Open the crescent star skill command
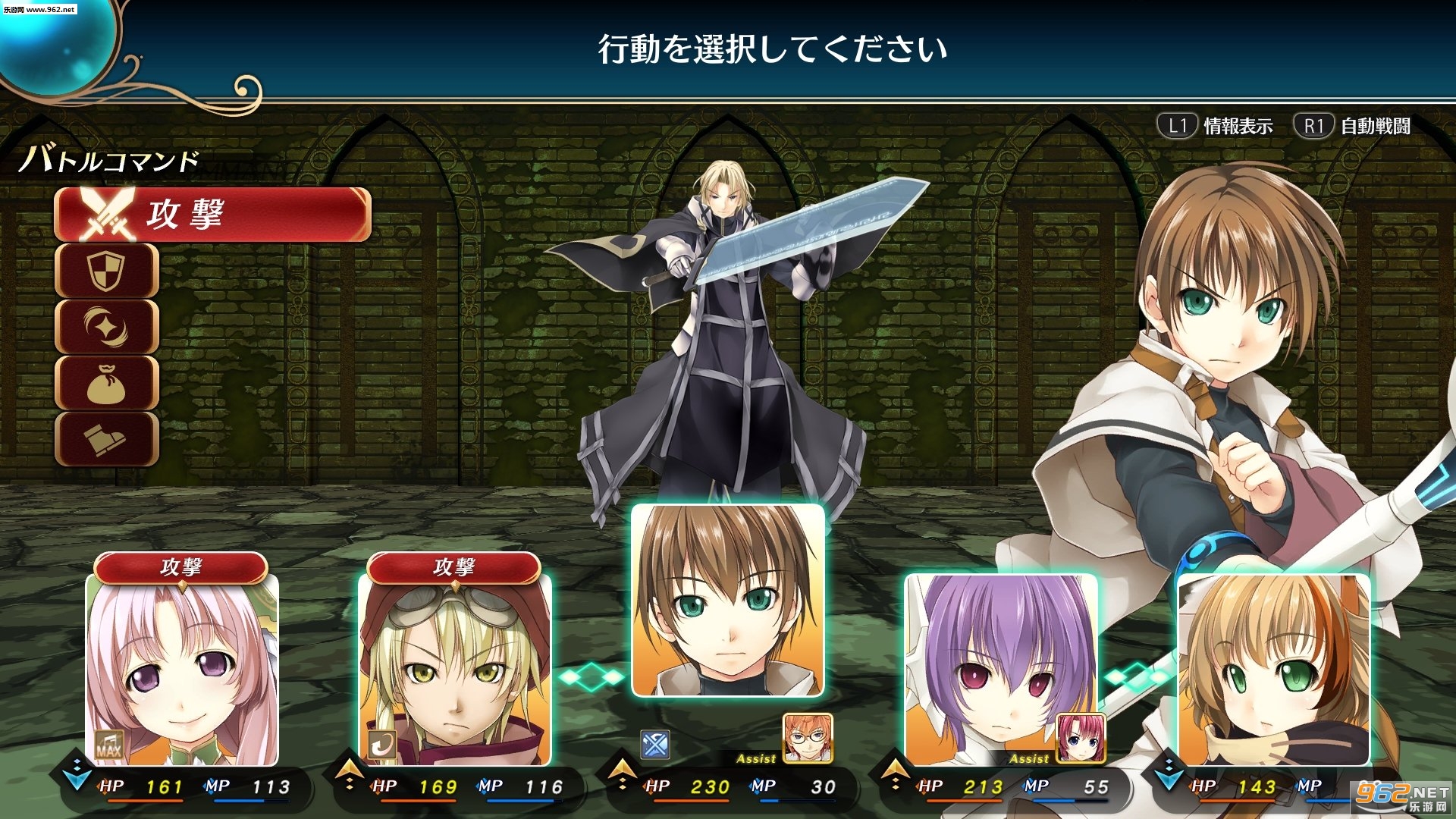 click(x=107, y=327)
